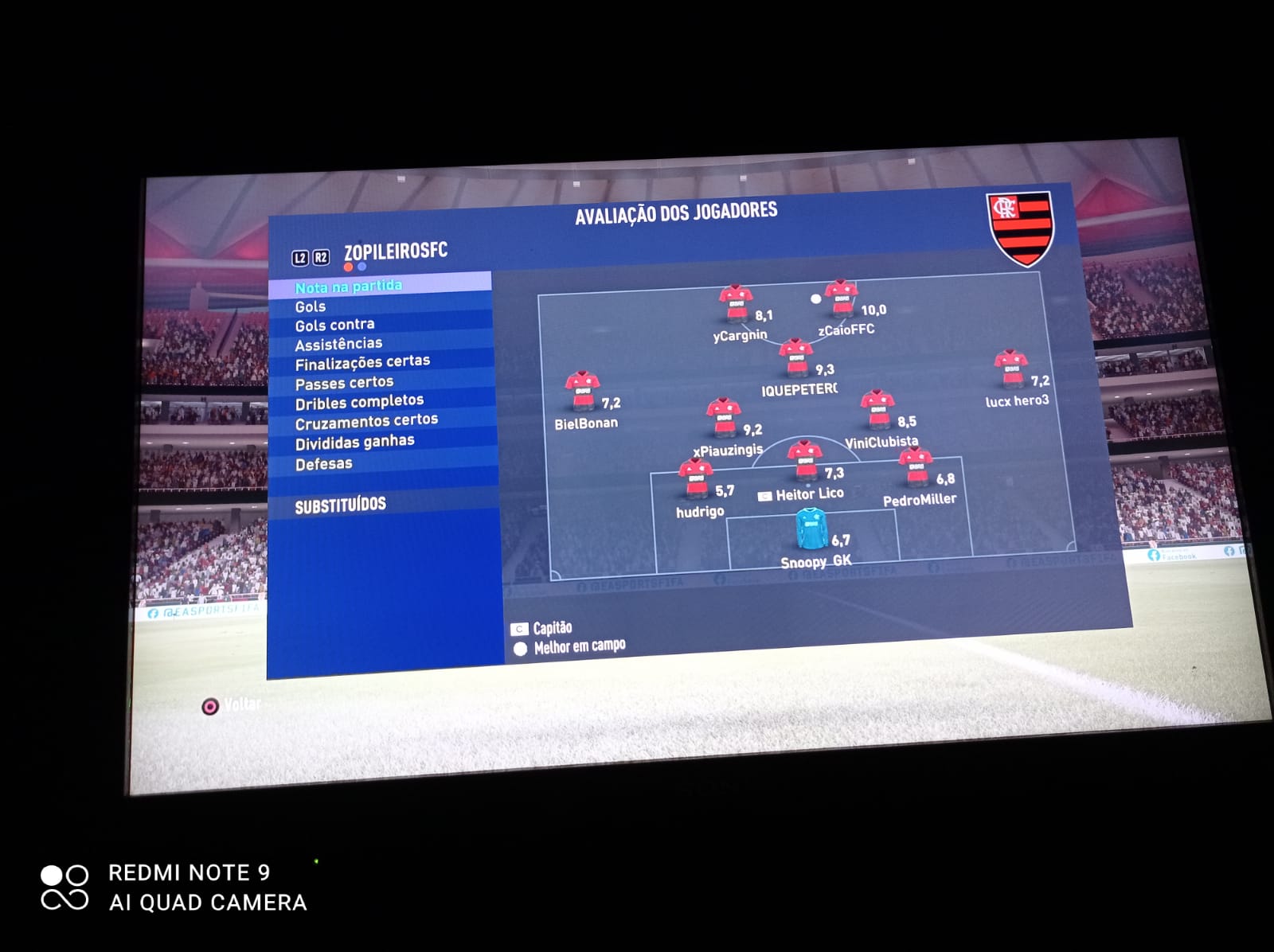Screen dimensions: 1274x952
Task: Show Passes certos ratings
Action: tap(344, 383)
